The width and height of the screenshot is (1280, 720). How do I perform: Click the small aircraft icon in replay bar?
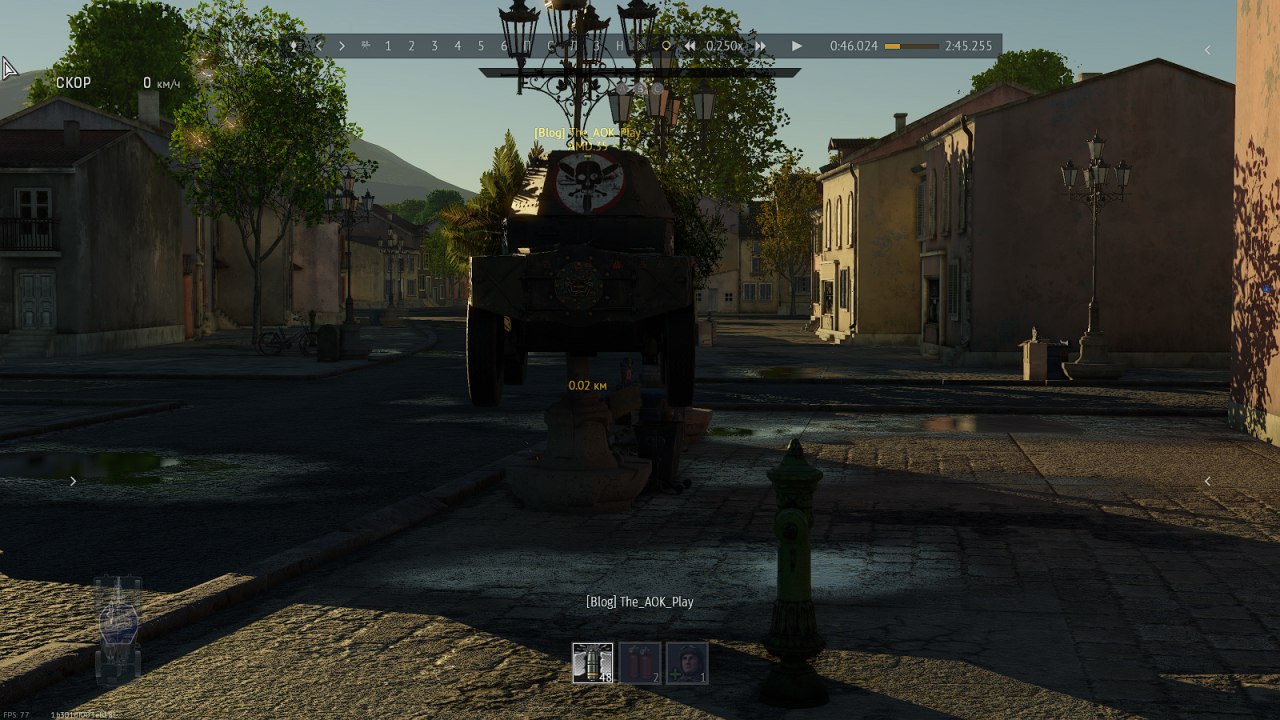(365, 46)
